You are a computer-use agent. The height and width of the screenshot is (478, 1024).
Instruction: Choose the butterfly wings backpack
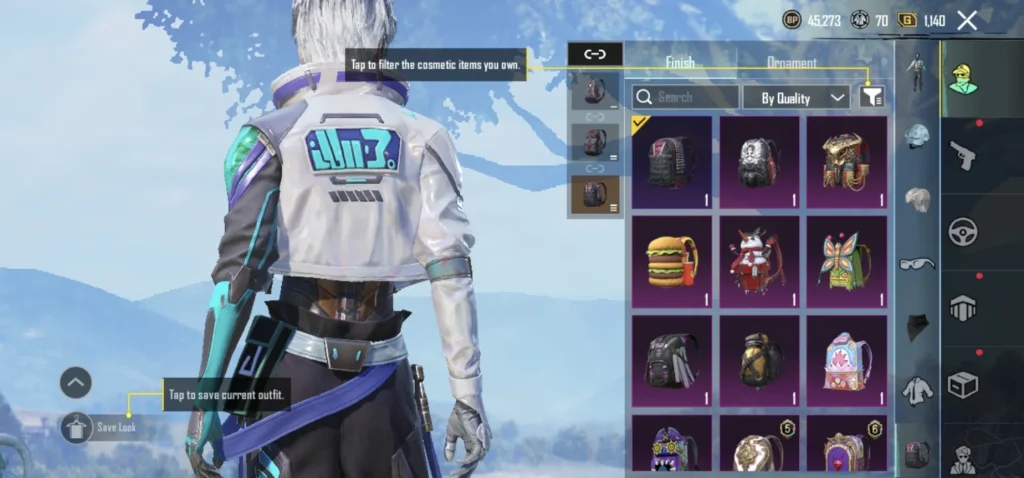click(x=847, y=260)
